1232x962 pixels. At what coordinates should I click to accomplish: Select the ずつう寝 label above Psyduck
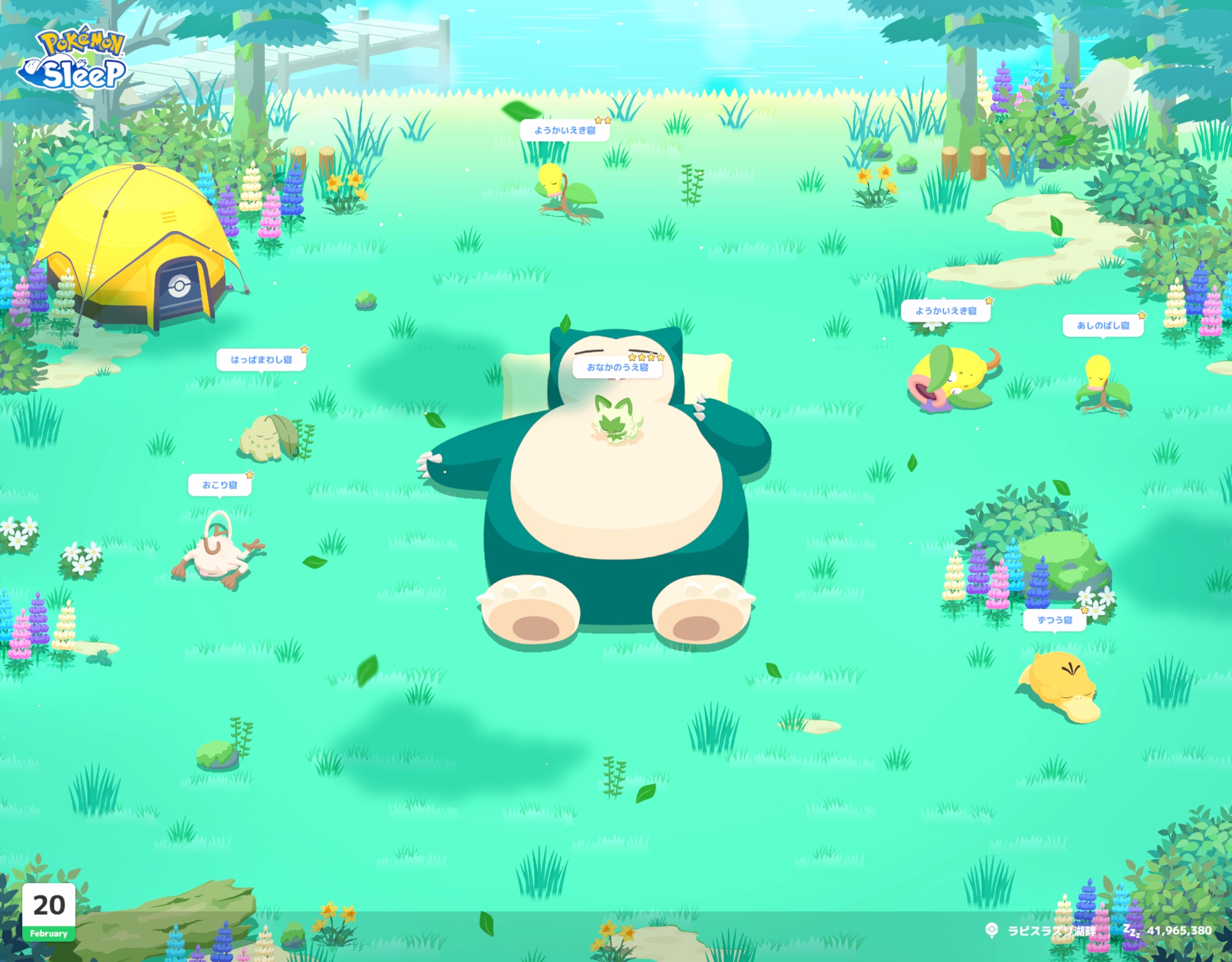[x=1055, y=620]
